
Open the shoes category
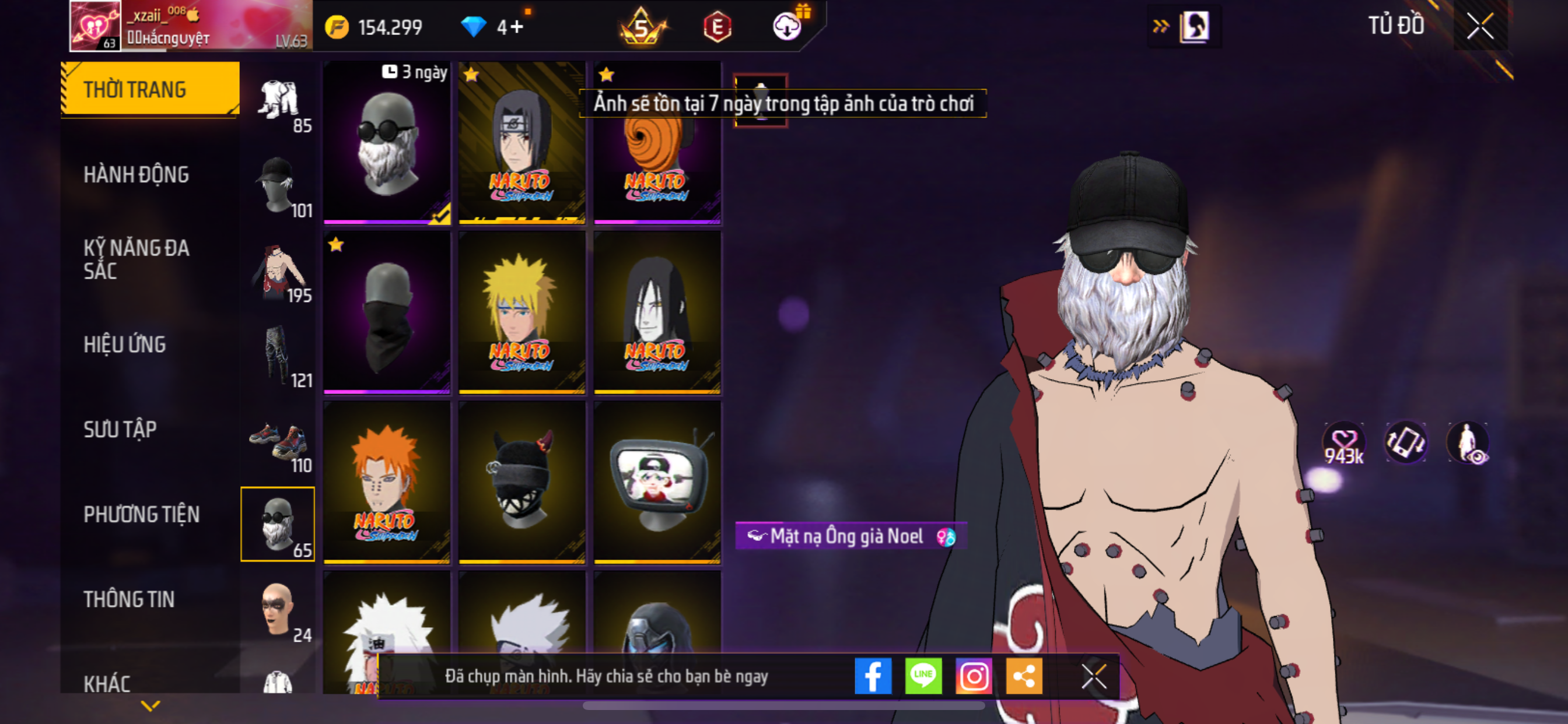point(278,441)
